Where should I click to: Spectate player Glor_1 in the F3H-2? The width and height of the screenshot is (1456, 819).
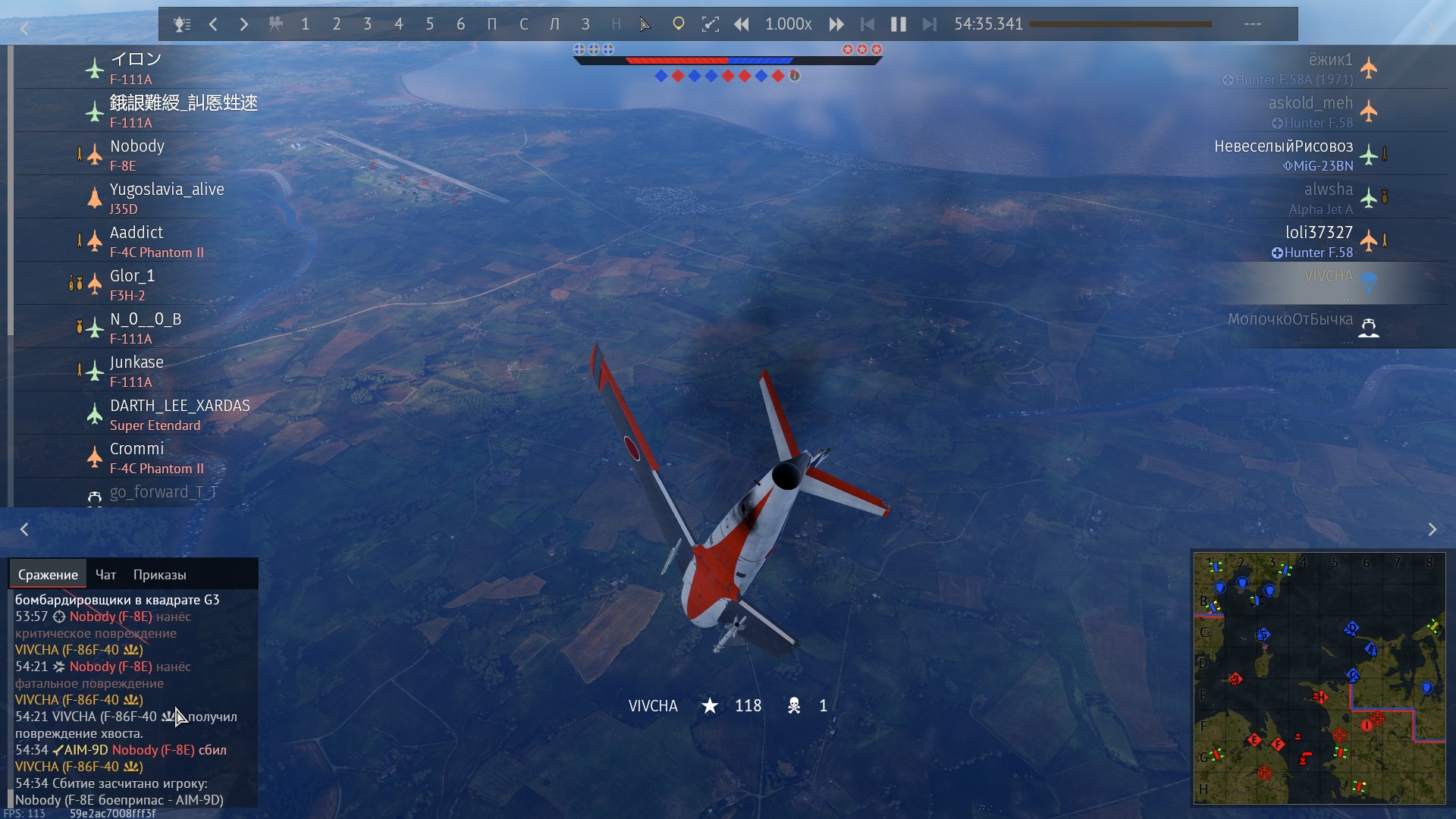click(132, 284)
